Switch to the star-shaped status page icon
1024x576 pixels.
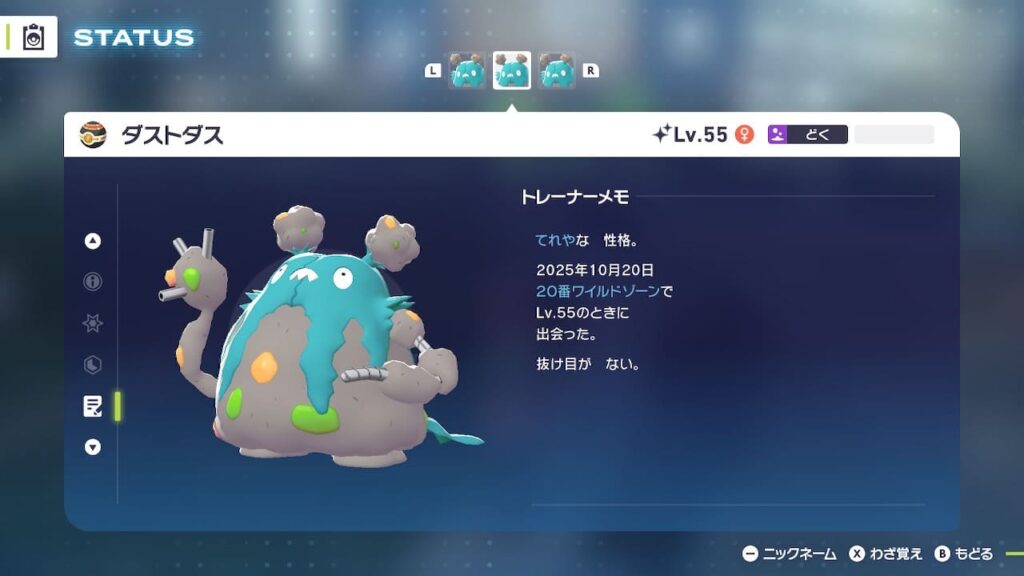[x=93, y=323]
